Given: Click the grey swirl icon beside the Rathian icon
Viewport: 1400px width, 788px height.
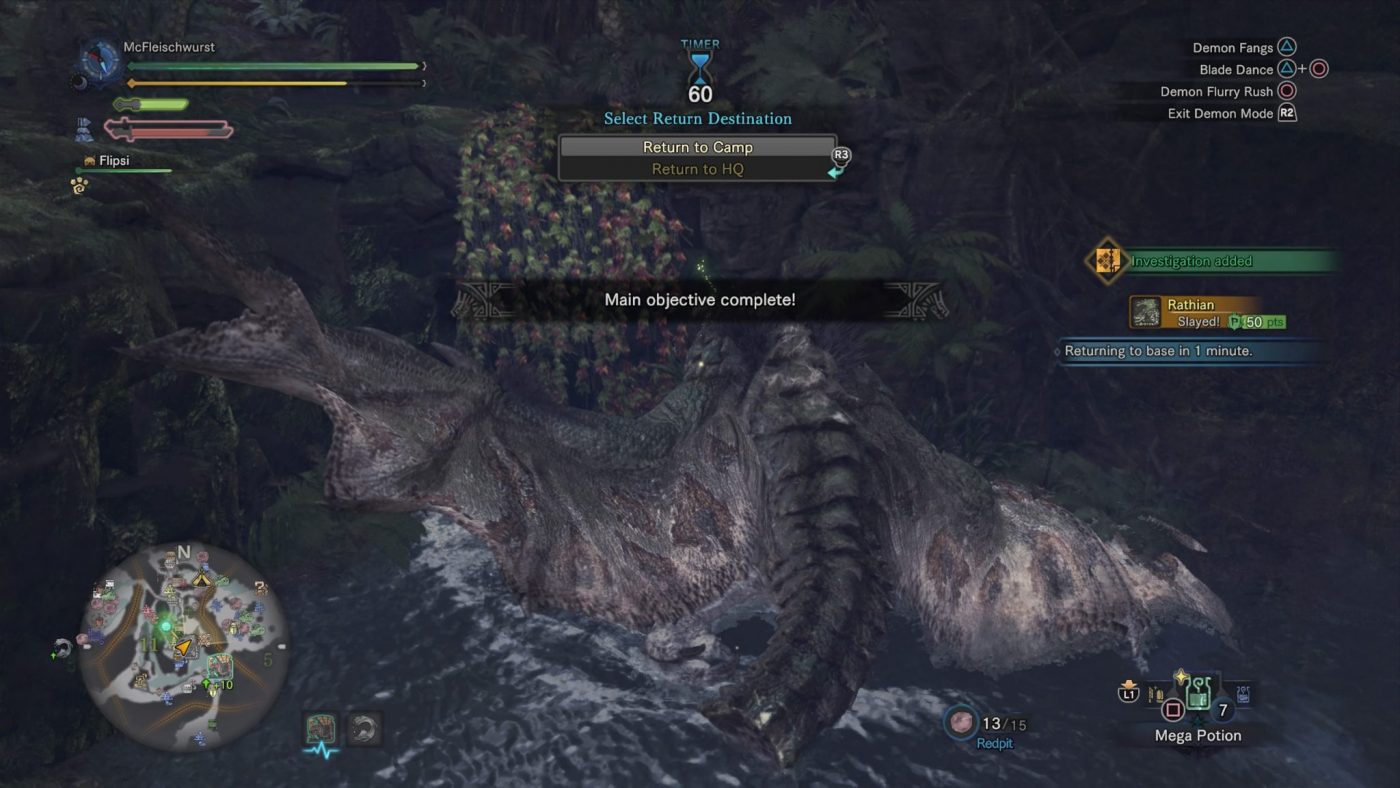Looking at the screenshot, I should (365, 729).
